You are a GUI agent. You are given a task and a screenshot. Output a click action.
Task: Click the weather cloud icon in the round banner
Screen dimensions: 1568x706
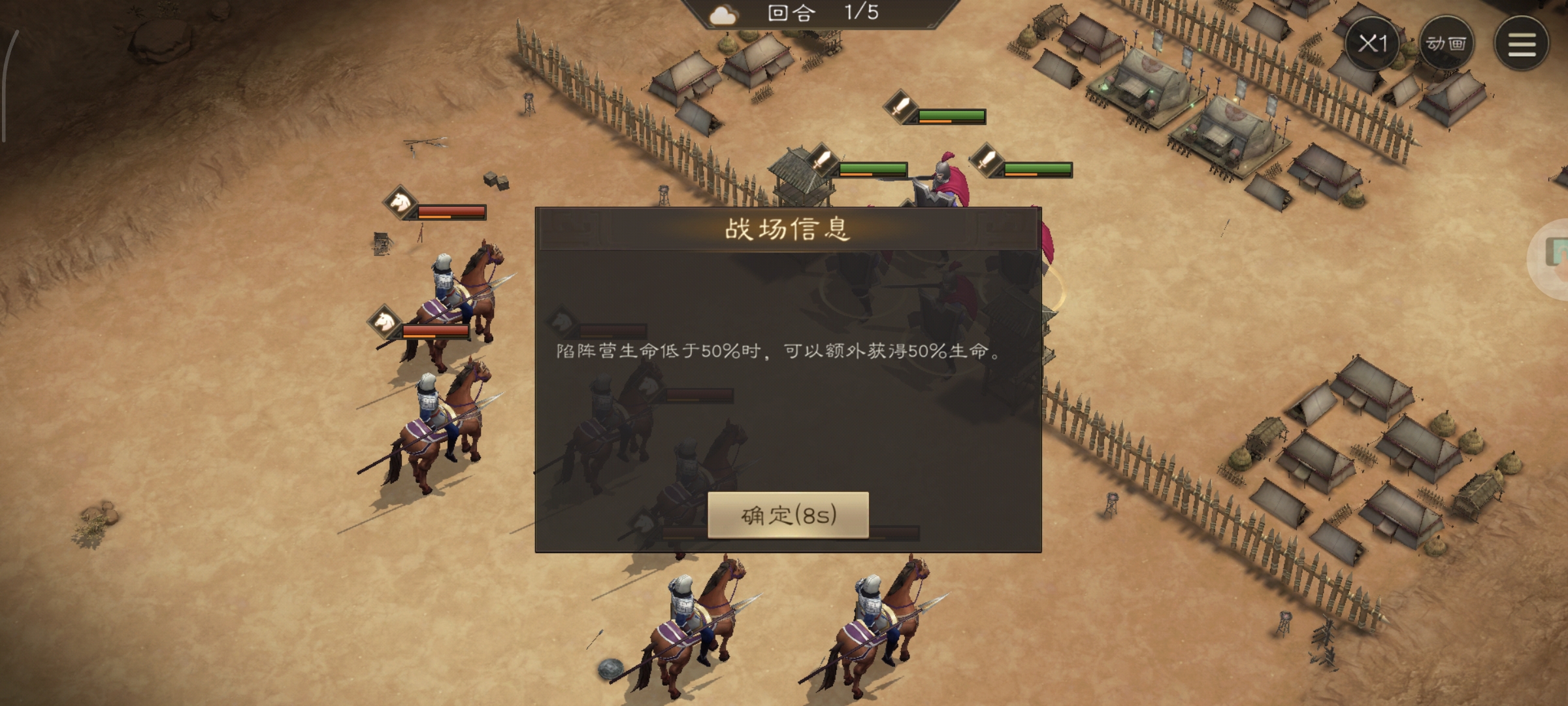point(725,14)
